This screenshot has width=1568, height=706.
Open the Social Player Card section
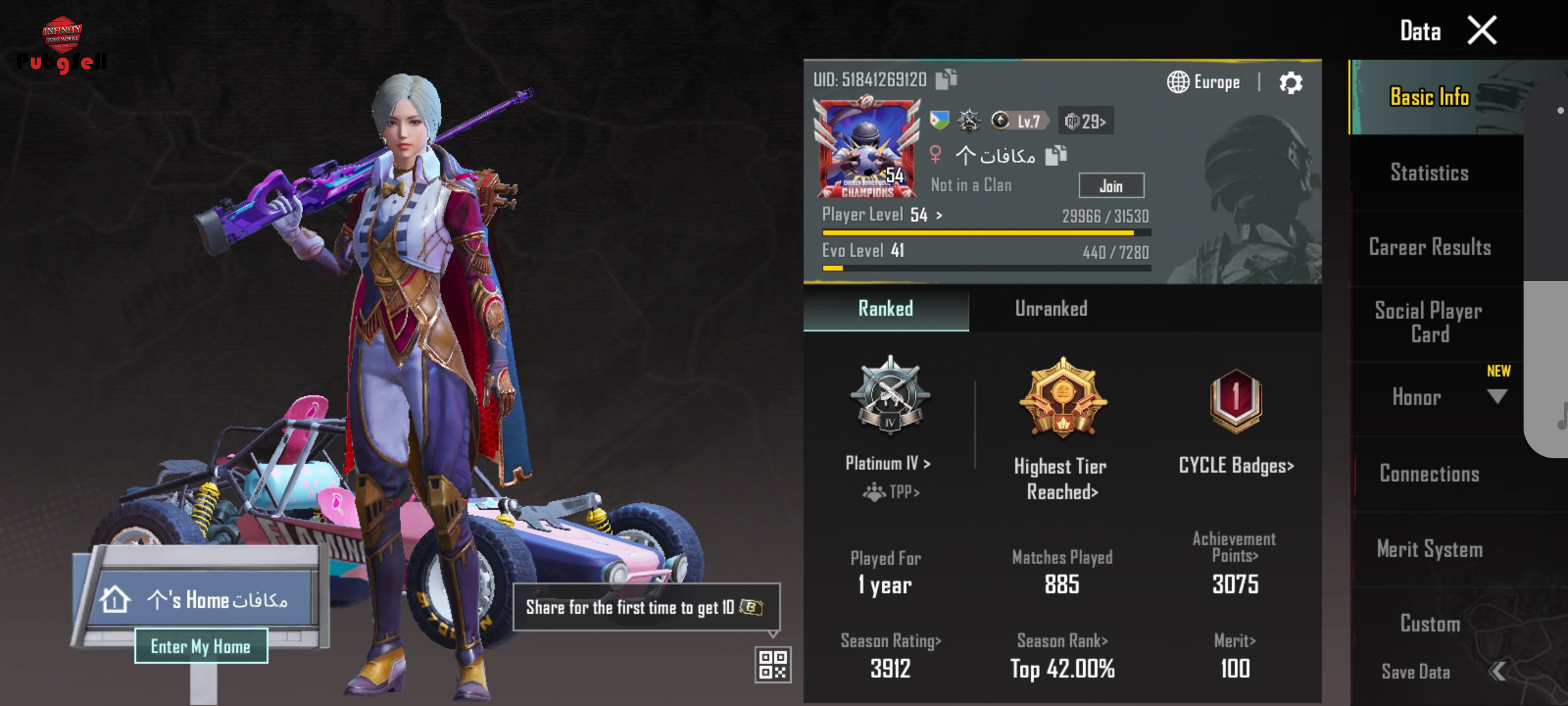tap(1429, 322)
